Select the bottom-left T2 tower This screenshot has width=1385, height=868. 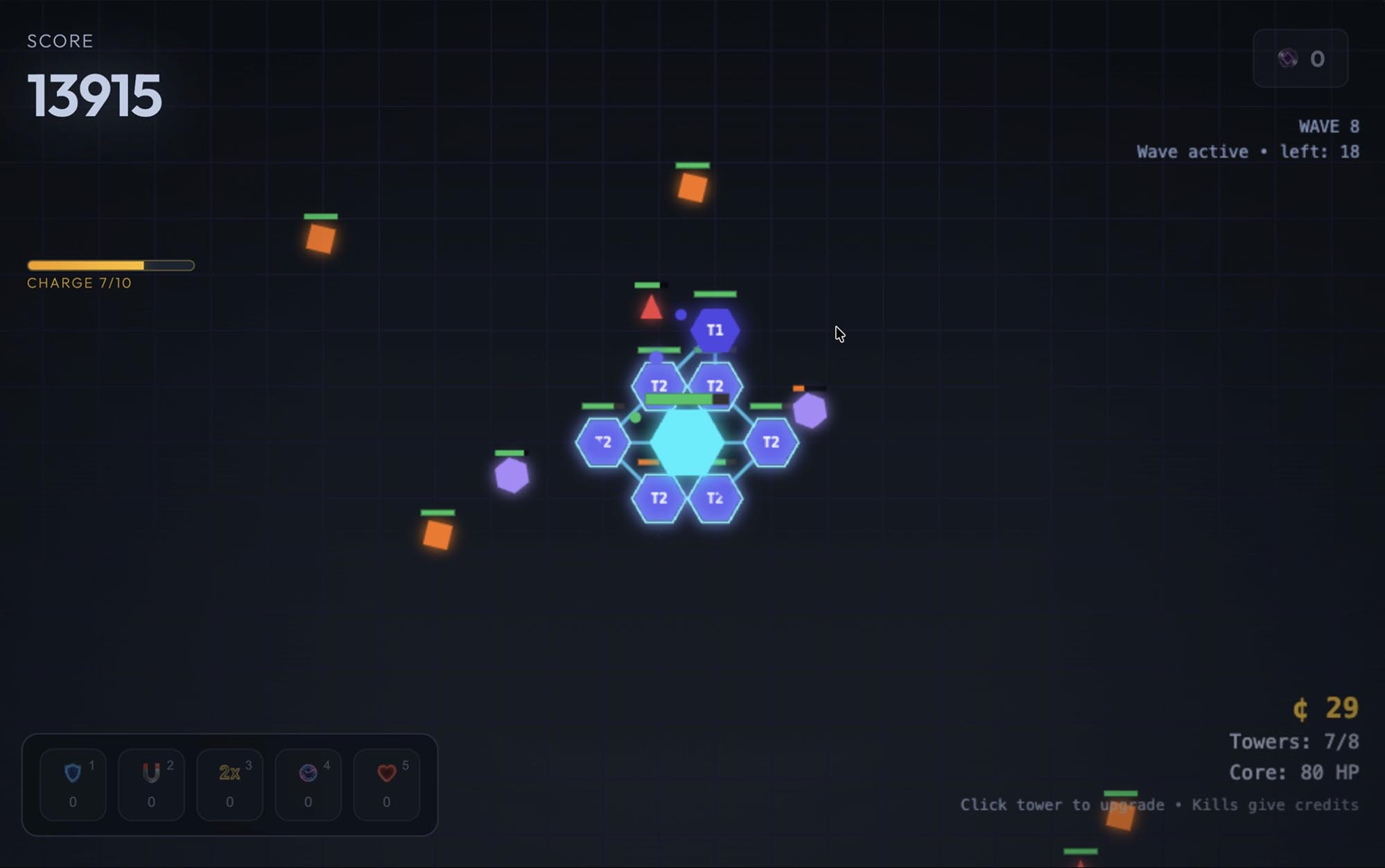click(659, 496)
